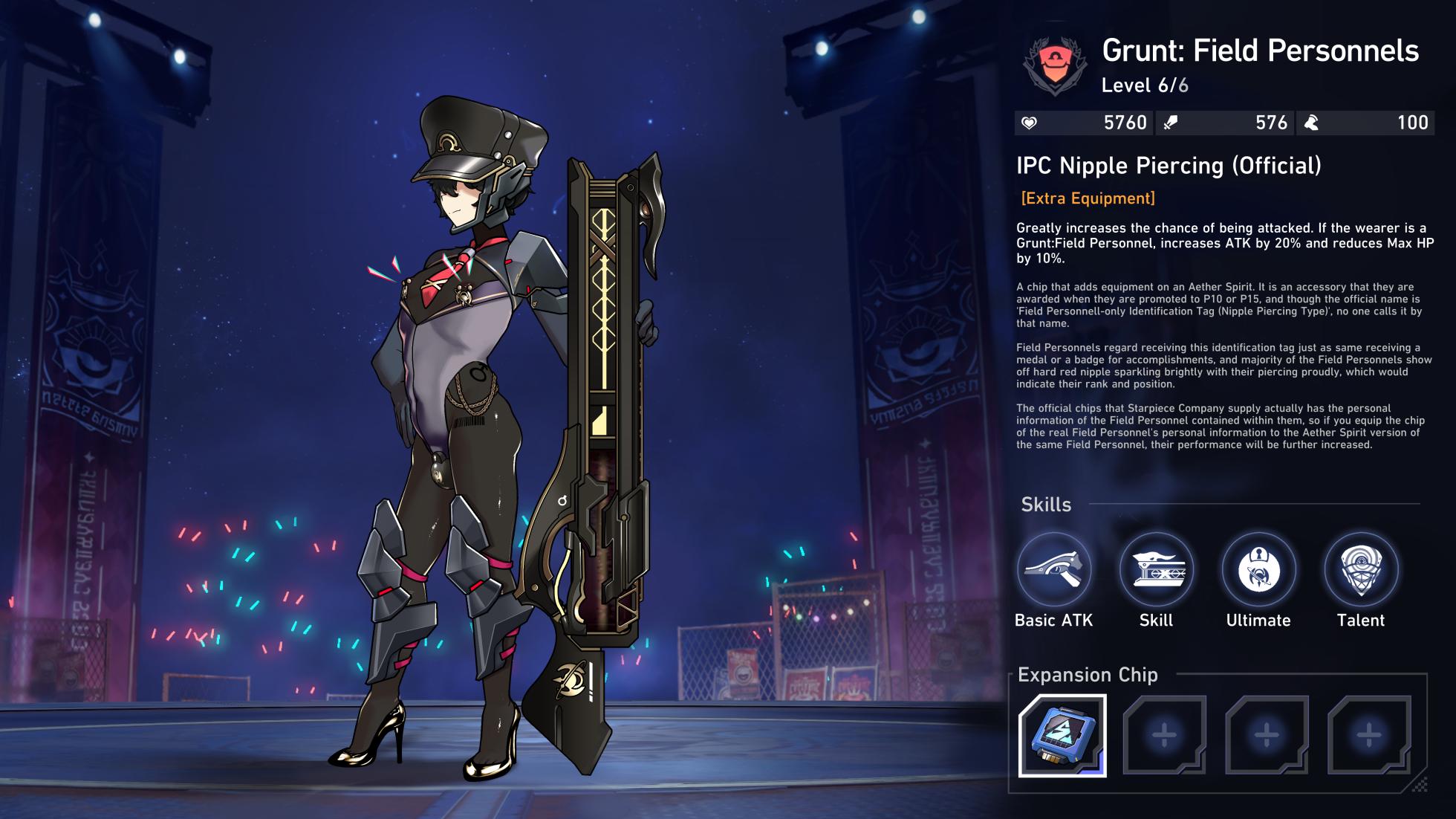
Task: Show the Talent skill icon info
Action: coord(1361,570)
